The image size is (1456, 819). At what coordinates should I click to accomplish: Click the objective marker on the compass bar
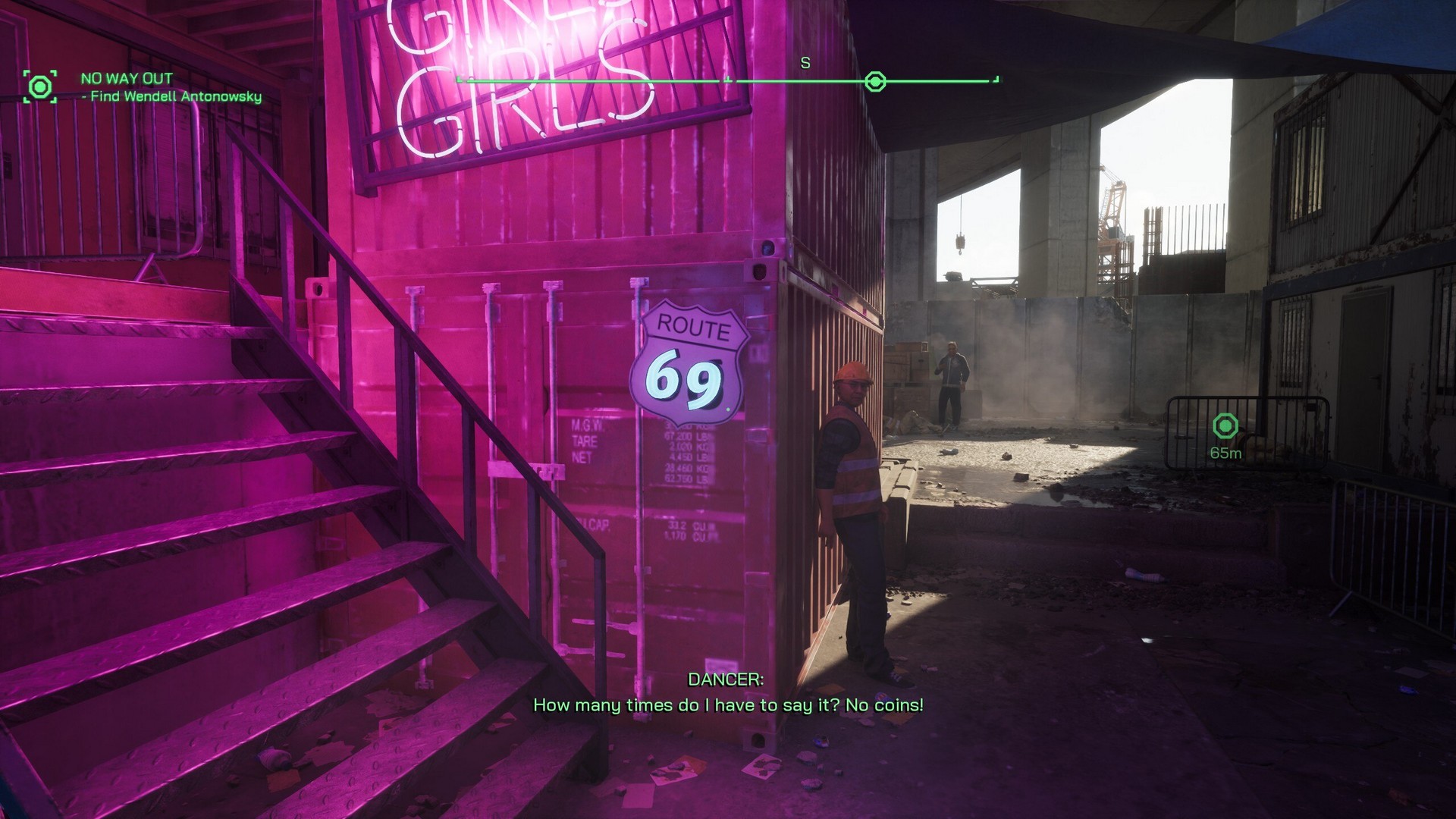pos(875,81)
